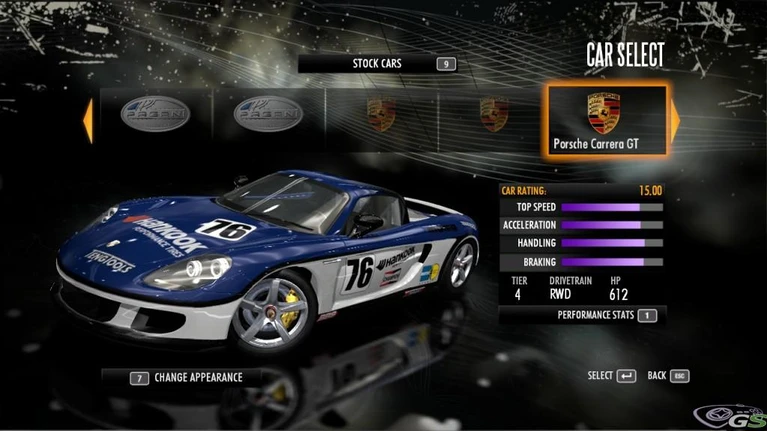Image resolution: width=767 pixels, height=431 pixels.
Task: Go Back from Car Select
Action: [x=669, y=376]
